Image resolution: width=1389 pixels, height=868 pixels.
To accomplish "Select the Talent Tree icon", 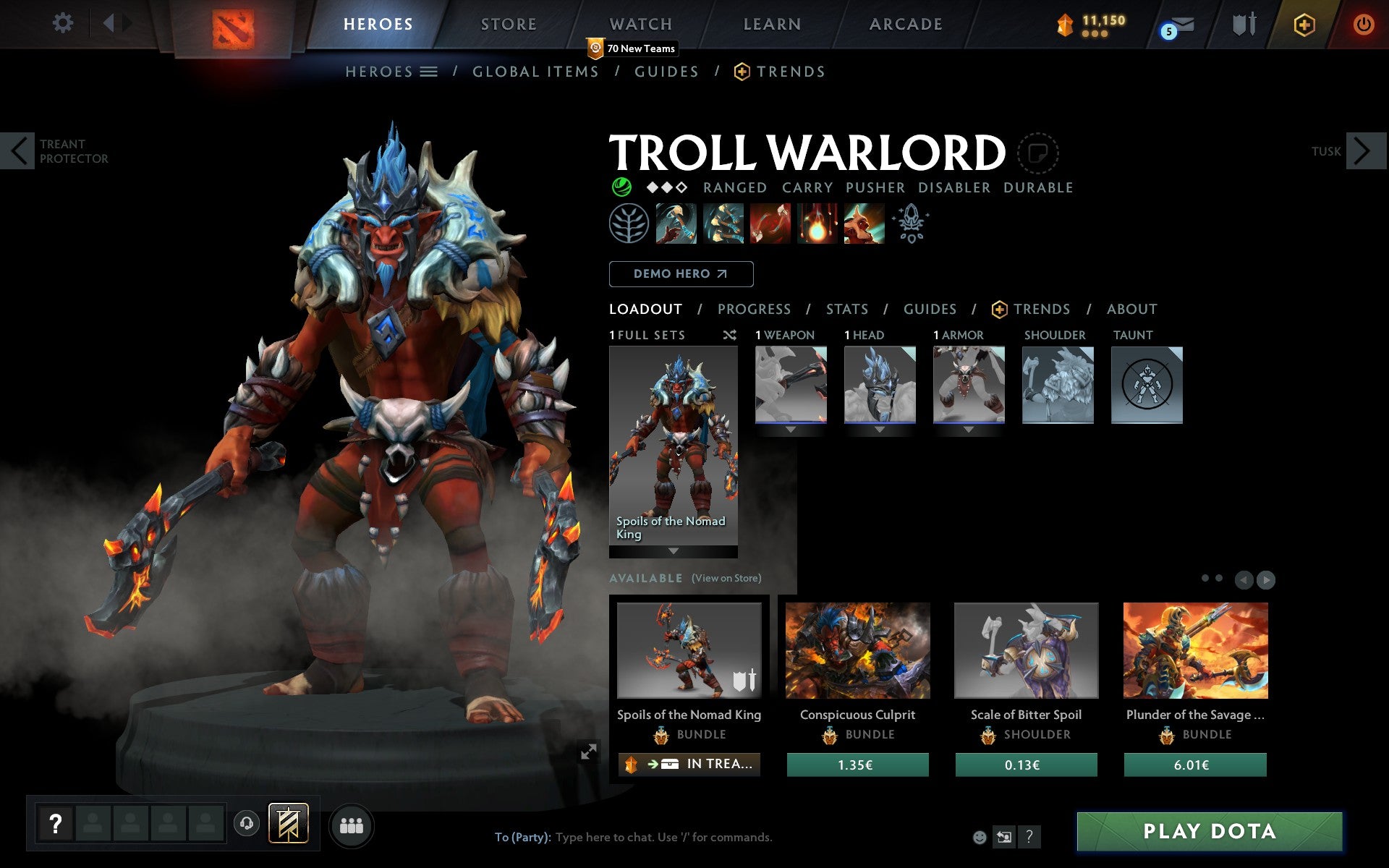I will coord(630,224).
